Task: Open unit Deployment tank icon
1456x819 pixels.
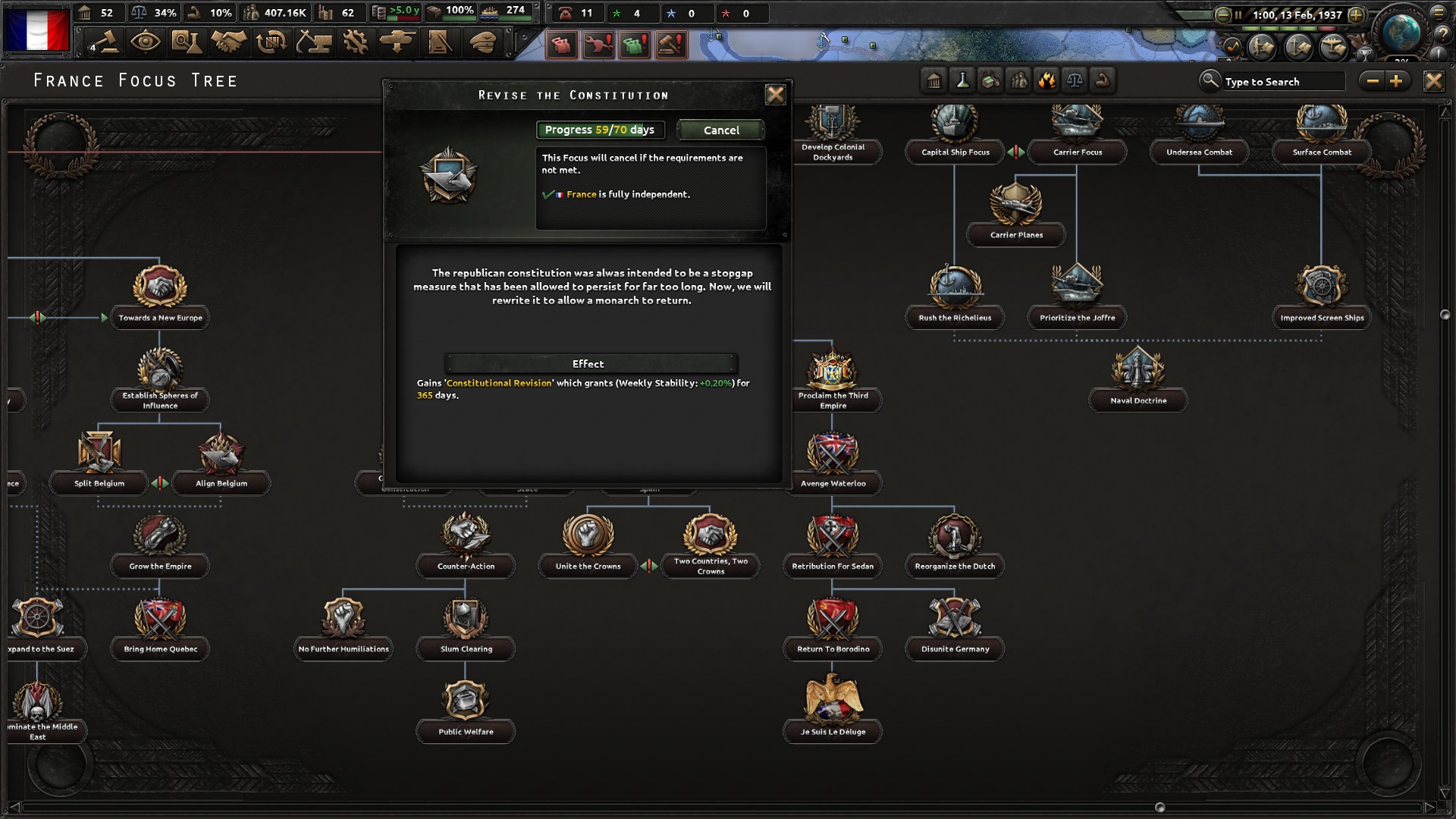Action: click(397, 42)
